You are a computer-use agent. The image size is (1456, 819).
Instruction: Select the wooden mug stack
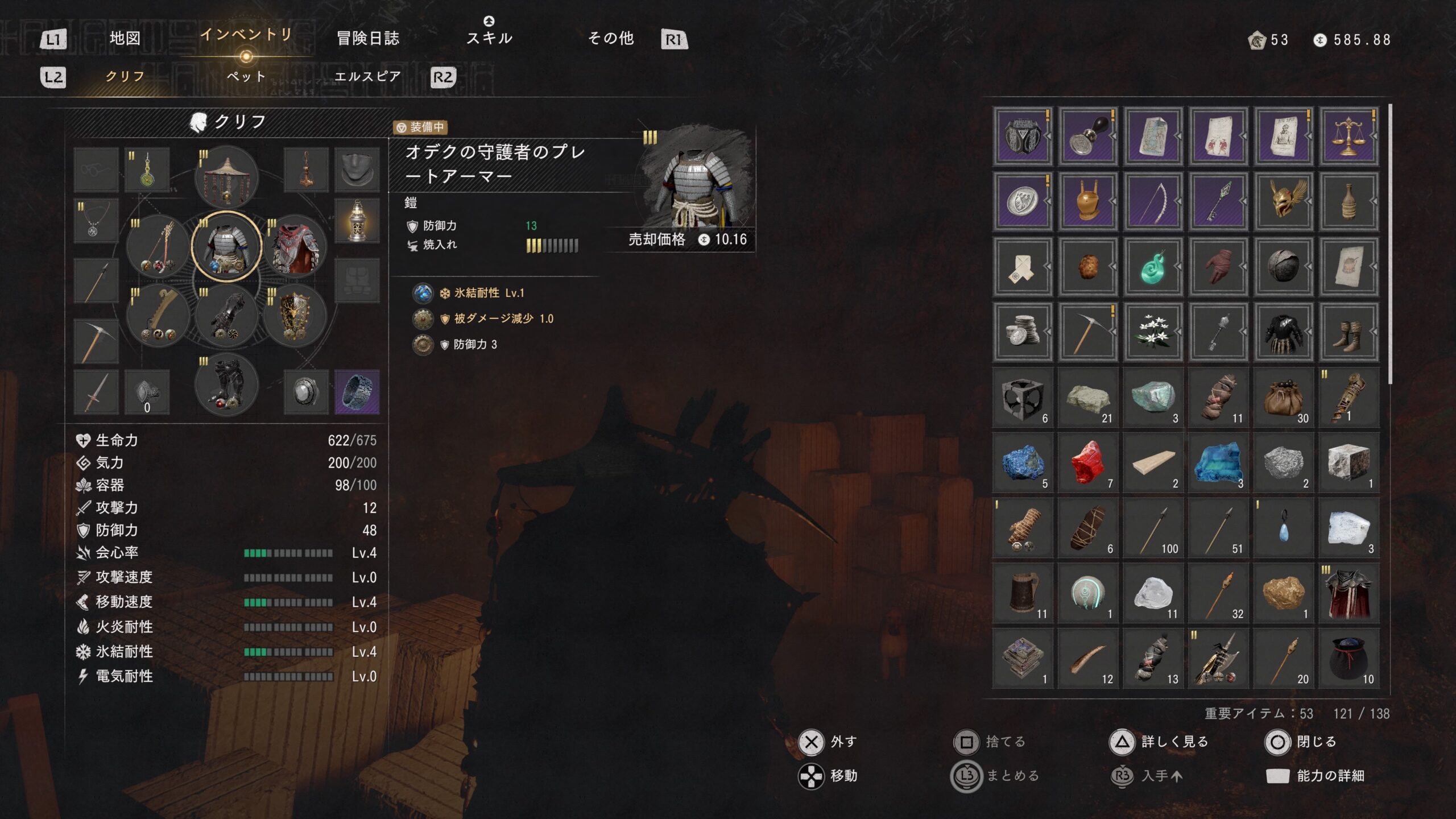click(x=1023, y=593)
